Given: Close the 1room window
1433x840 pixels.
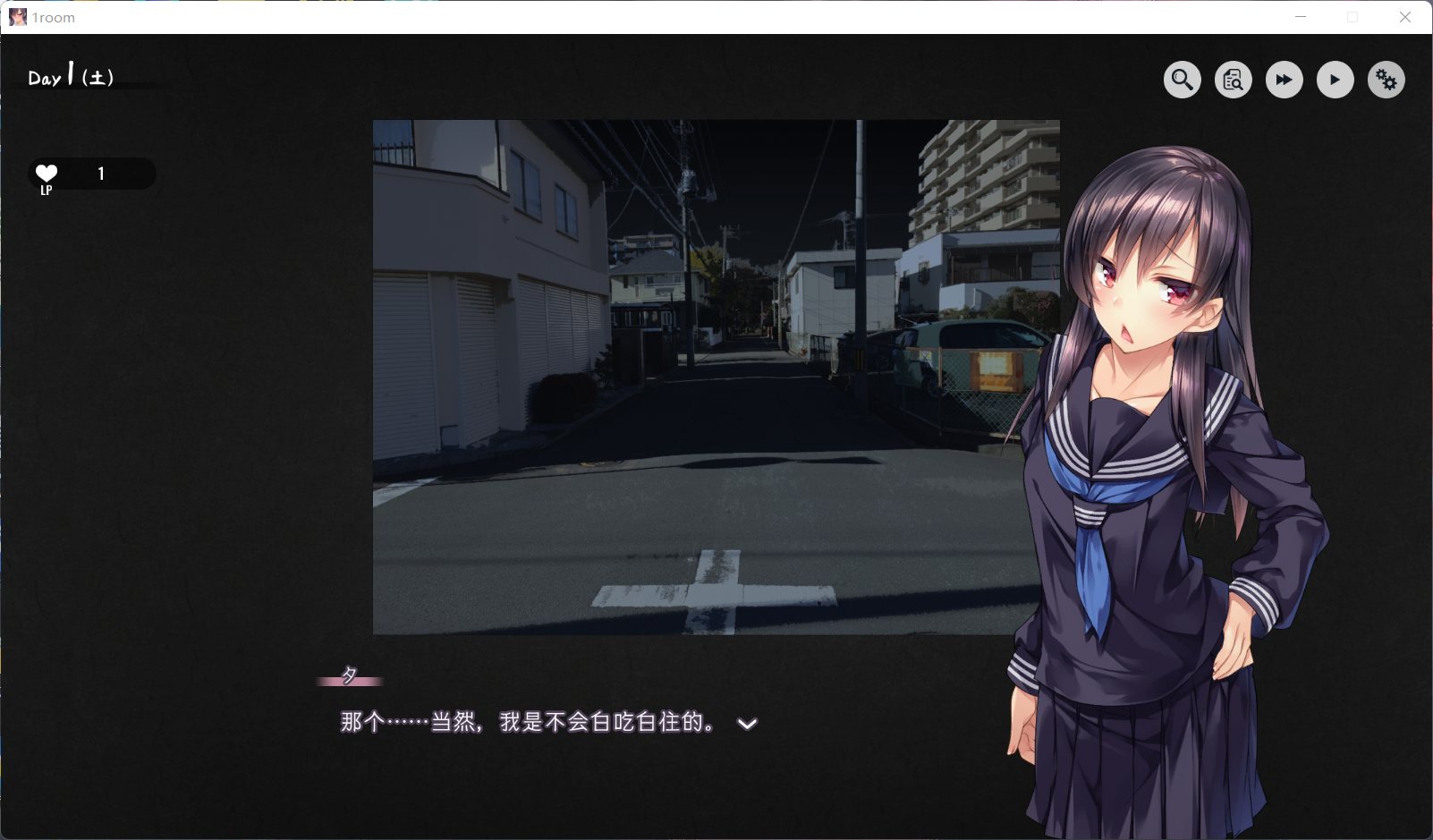Looking at the screenshot, I should [1404, 17].
